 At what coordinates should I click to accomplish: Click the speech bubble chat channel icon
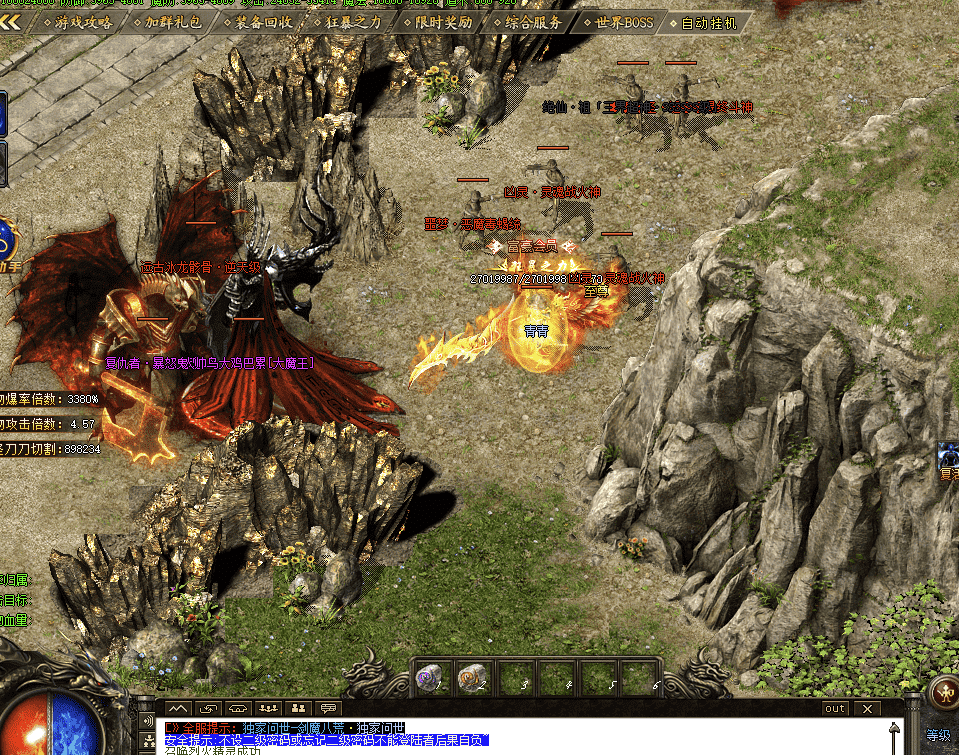point(328,708)
